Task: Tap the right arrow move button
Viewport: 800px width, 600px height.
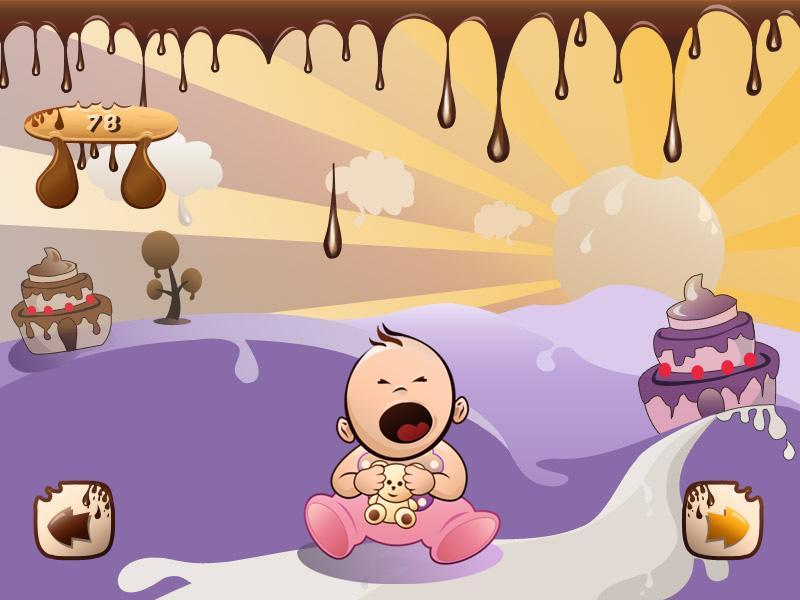Action: tap(722, 520)
